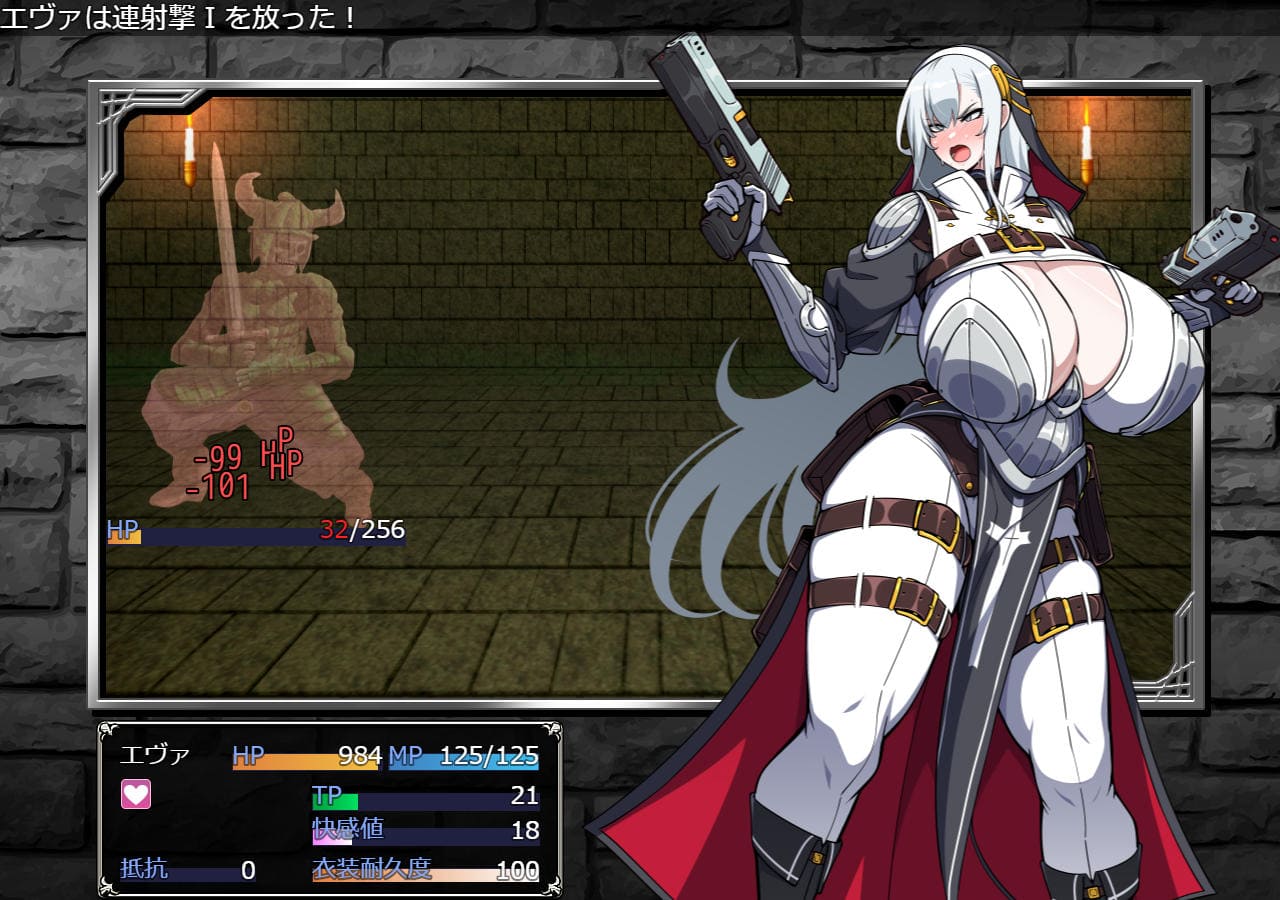Click the pink heart status icon
Screen dimensions: 1280x900
pyautogui.click(x=135, y=795)
